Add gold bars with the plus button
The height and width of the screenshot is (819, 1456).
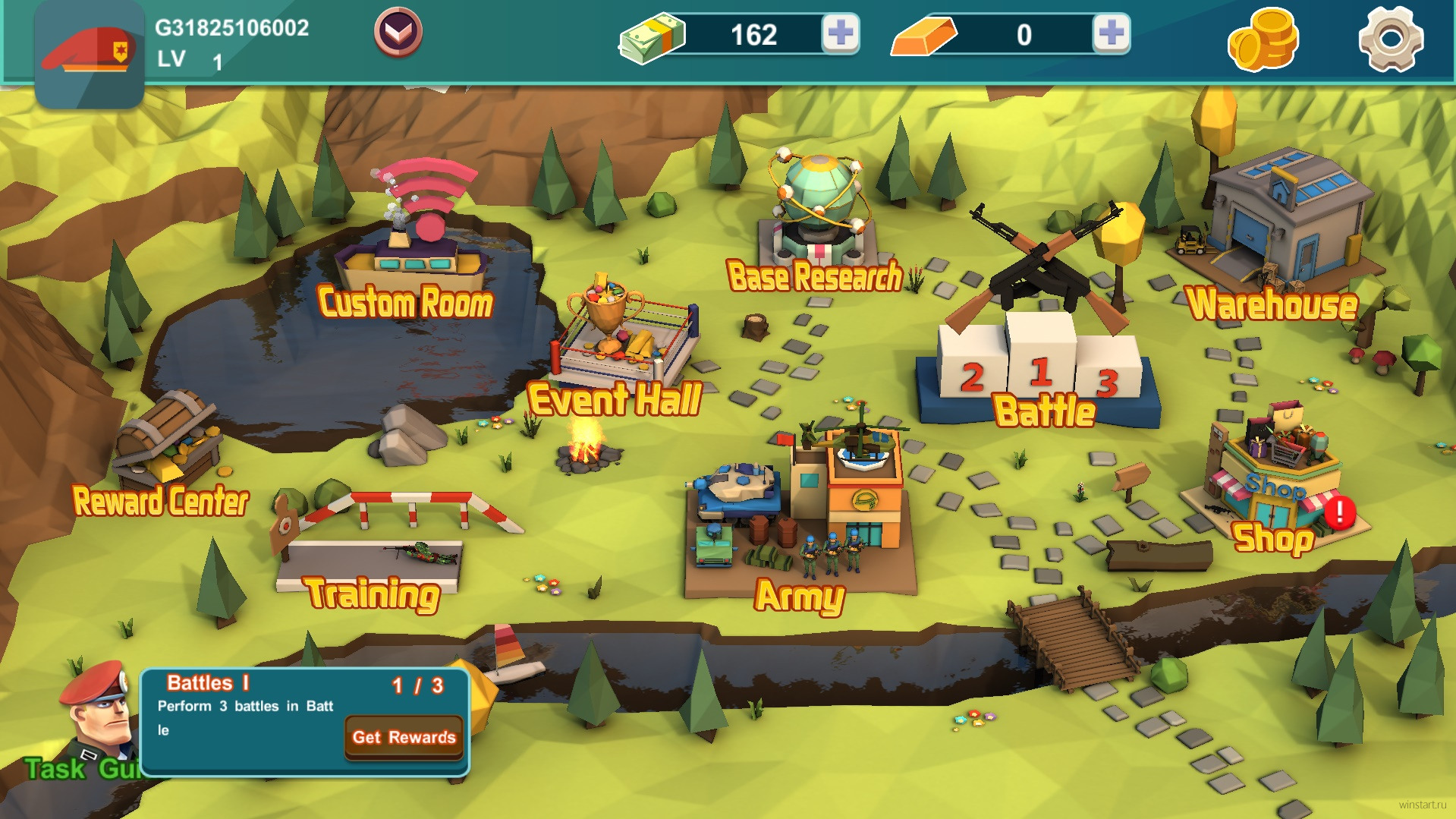tap(1111, 33)
